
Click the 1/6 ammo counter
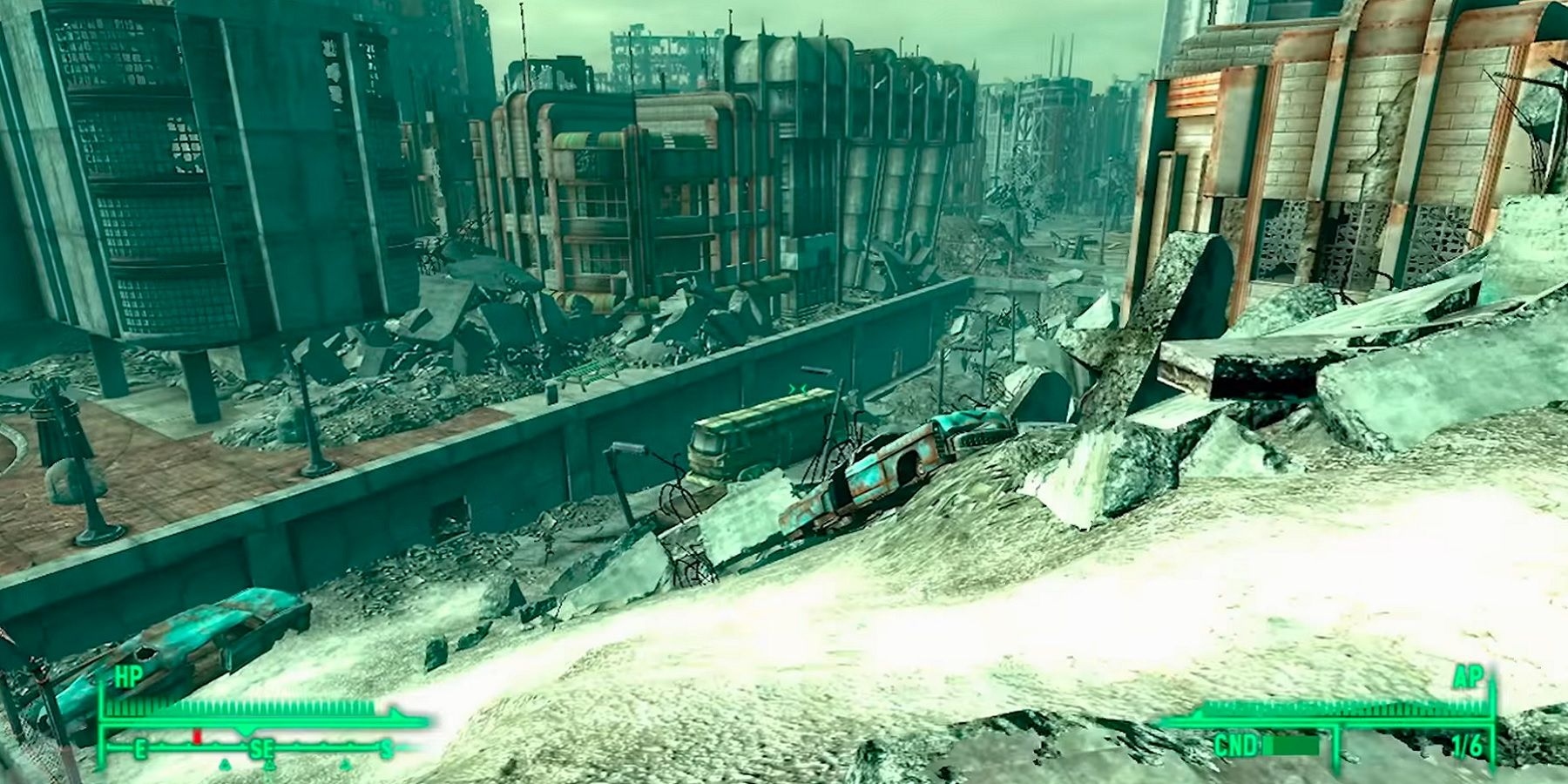click(x=1466, y=745)
